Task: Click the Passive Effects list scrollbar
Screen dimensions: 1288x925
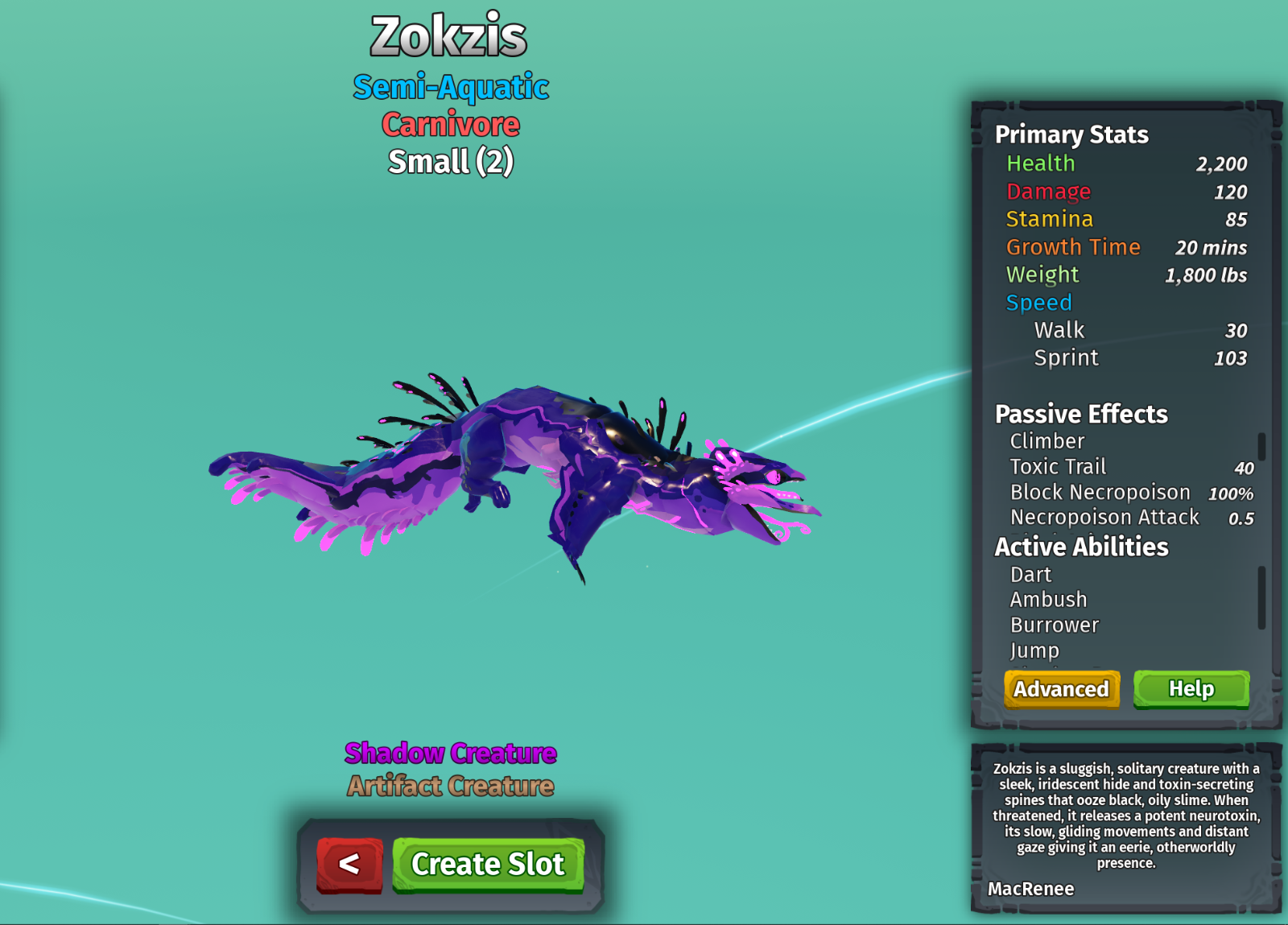Action: coord(1261,447)
